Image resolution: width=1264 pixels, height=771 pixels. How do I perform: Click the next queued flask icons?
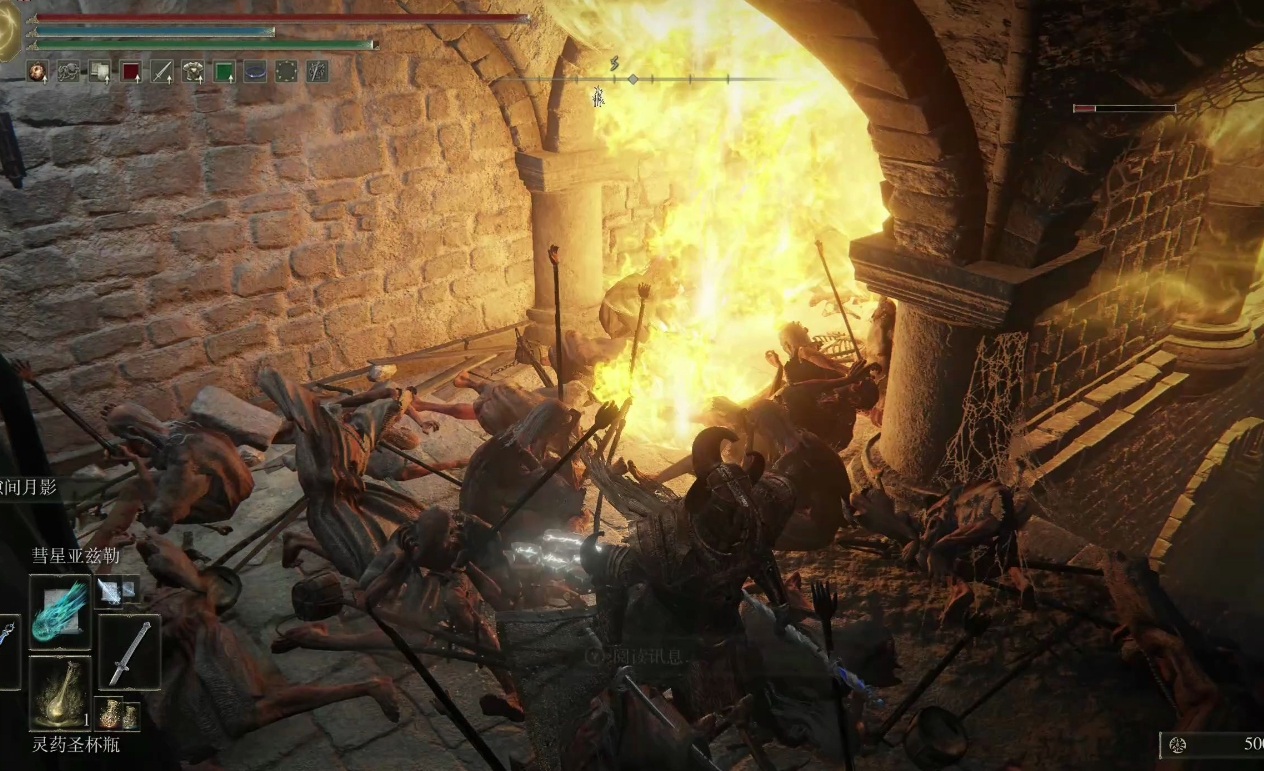[x=118, y=714]
